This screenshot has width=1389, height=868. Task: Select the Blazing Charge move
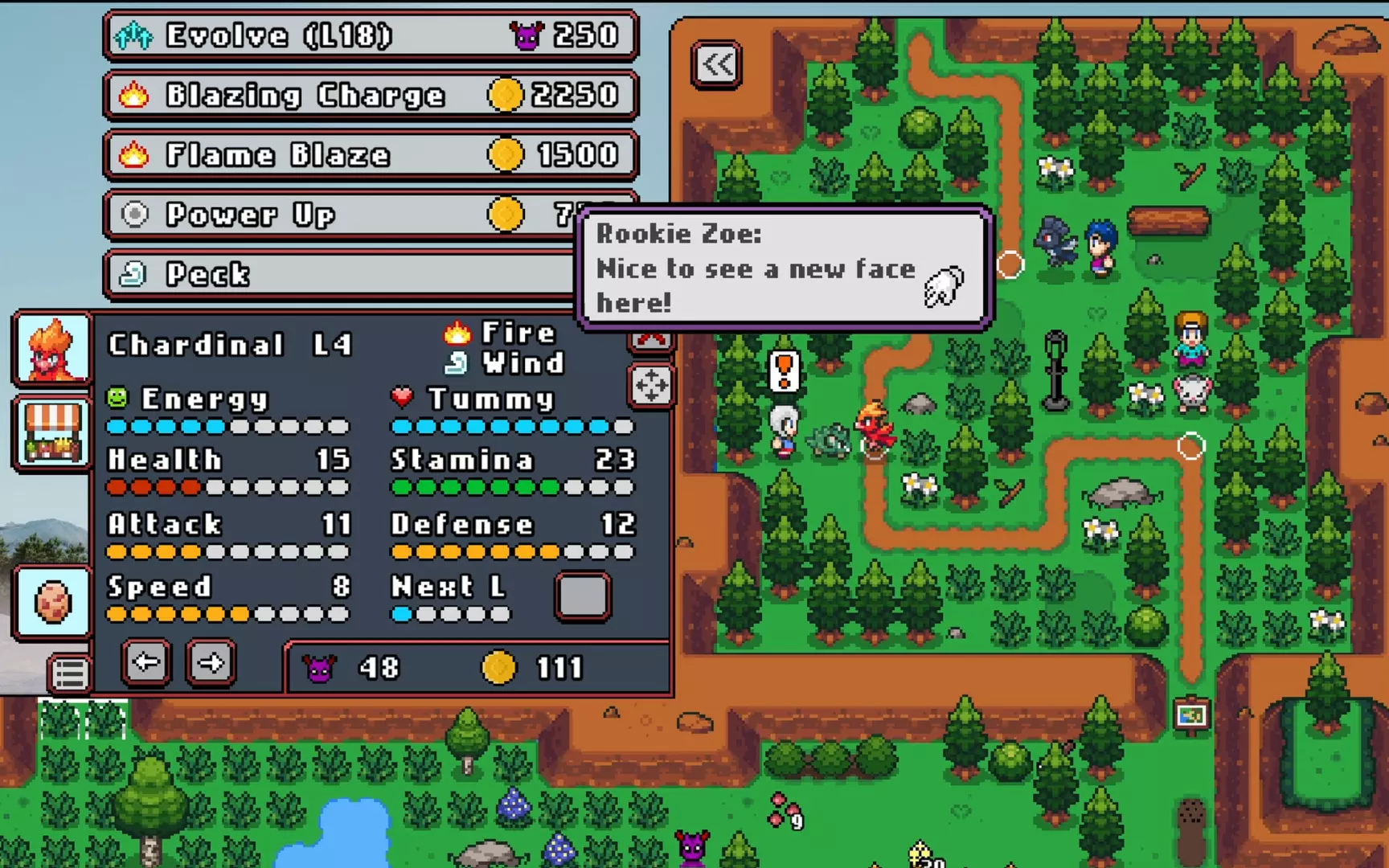[368, 95]
